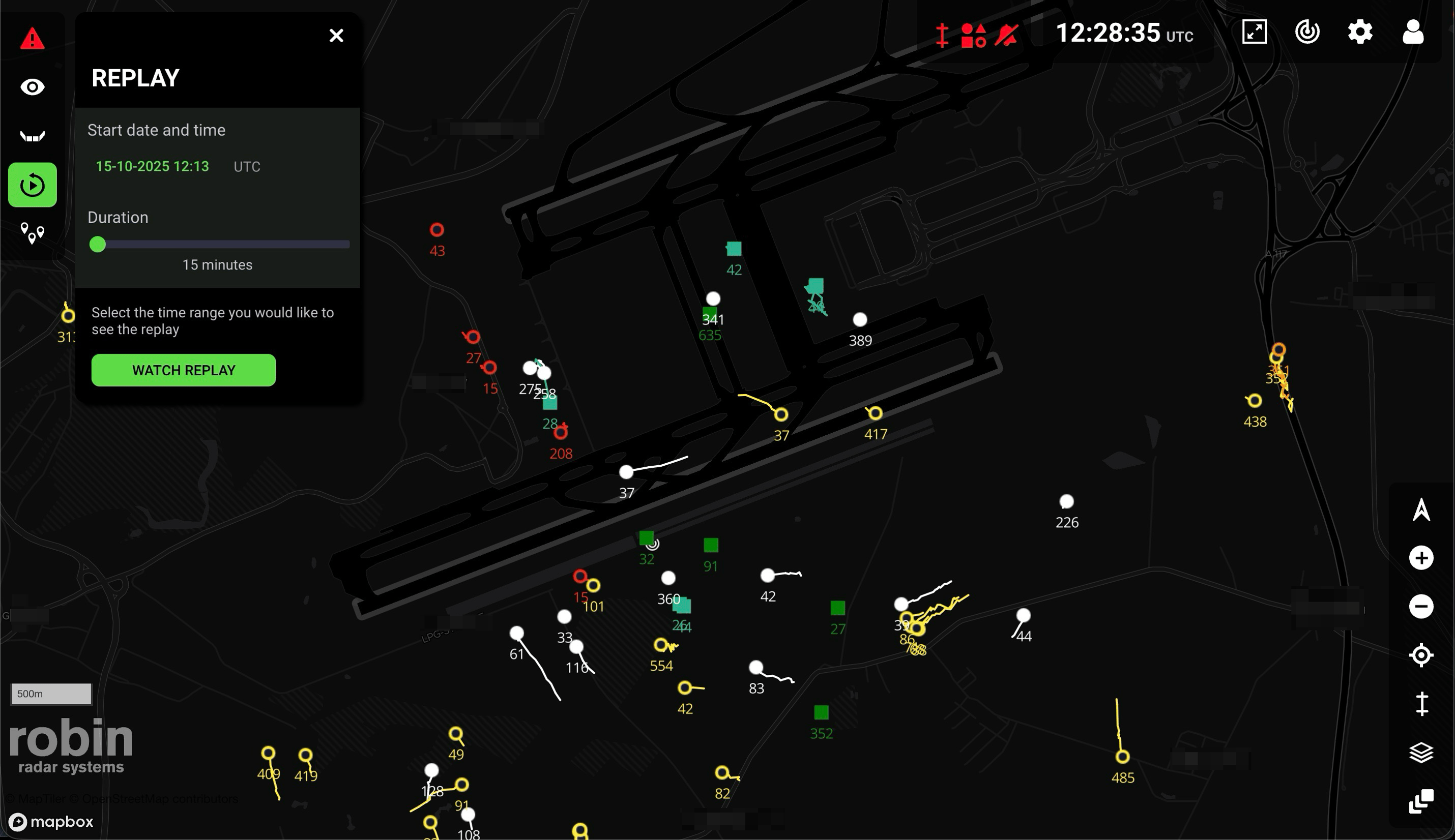This screenshot has width=1455, height=840.
Task: Adjust the 15 minutes duration slider
Action: 98,244
